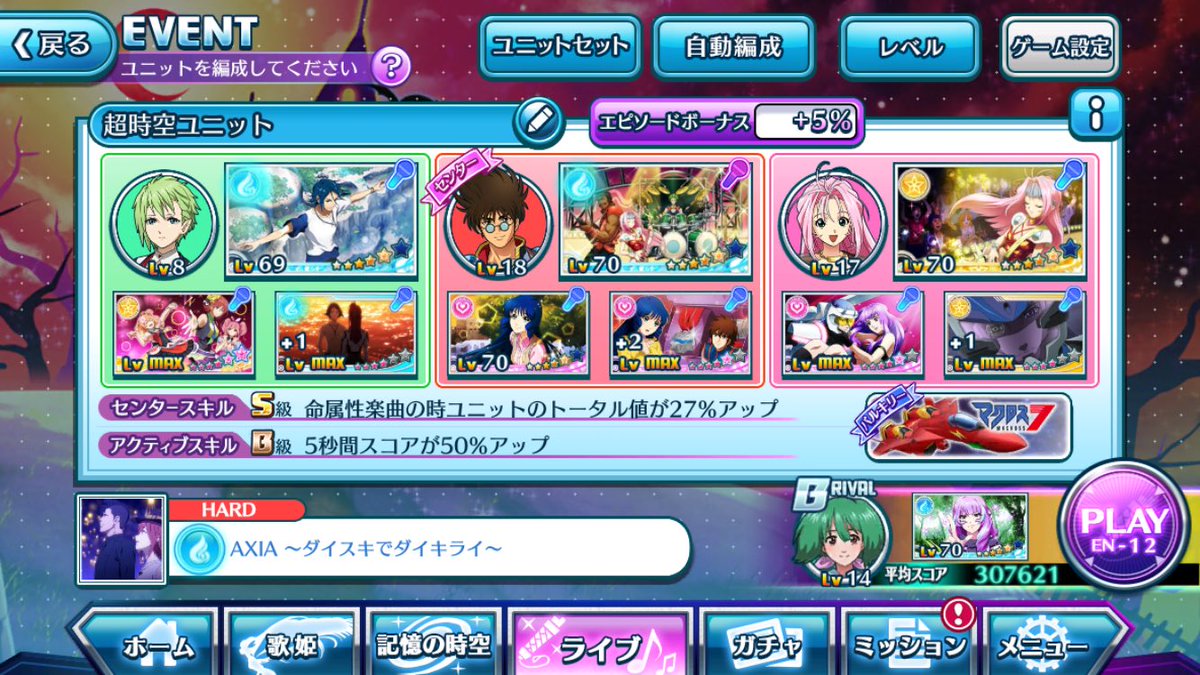The width and height of the screenshot is (1200, 675).
Task: Open the purple question mark help
Action: (x=391, y=67)
